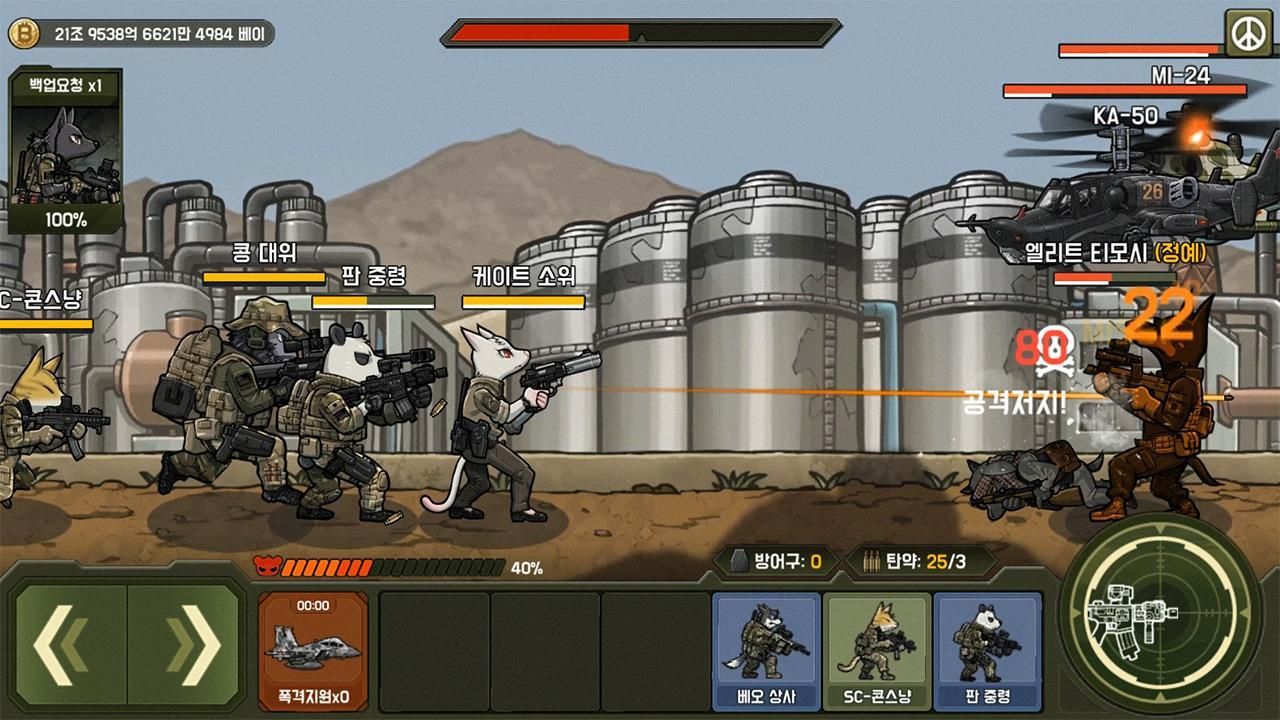Image resolution: width=1280 pixels, height=720 pixels.
Task: Use the 백업요청 backup request card
Action: [x=66, y=152]
